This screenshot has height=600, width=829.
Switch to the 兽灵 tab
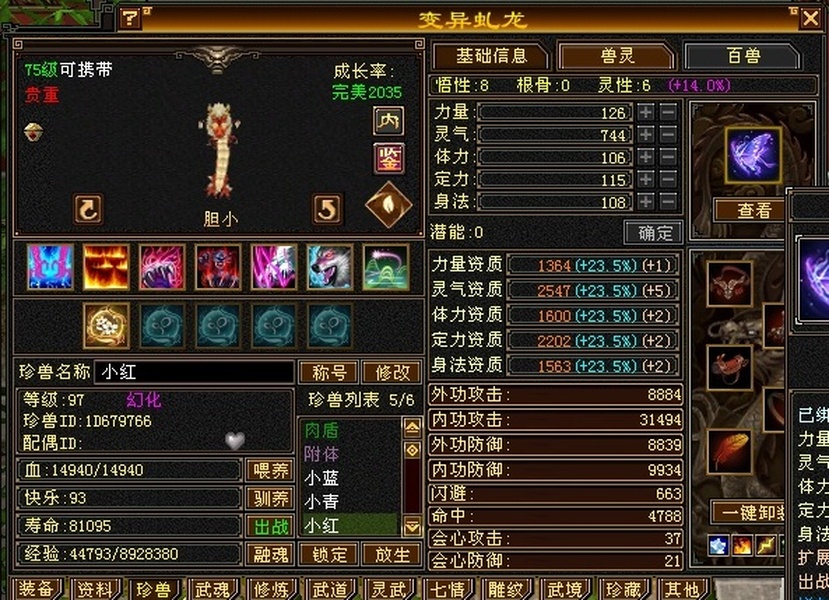click(x=616, y=57)
